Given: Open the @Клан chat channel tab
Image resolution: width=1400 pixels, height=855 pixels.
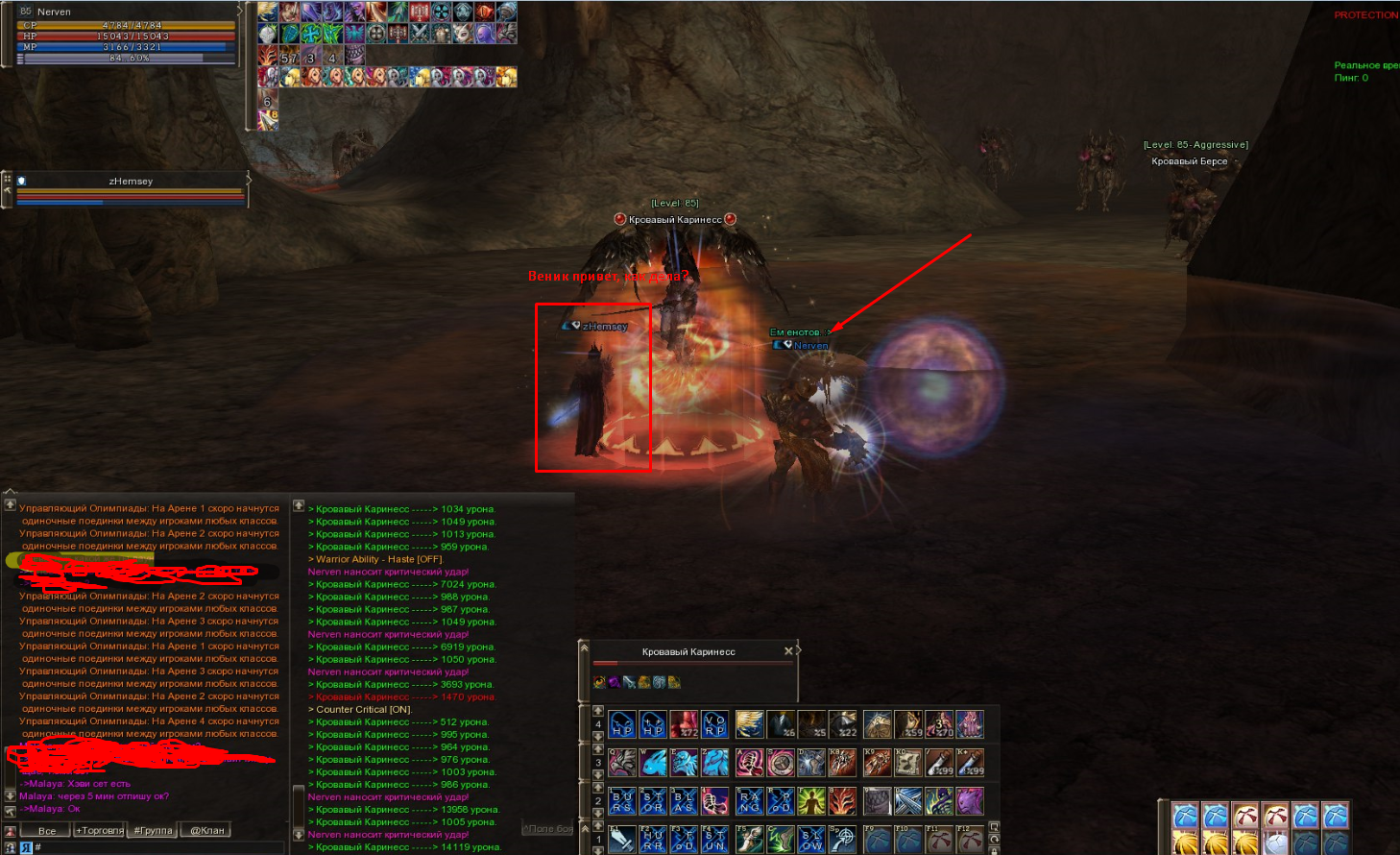Looking at the screenshot, I should tap(207, 831).
